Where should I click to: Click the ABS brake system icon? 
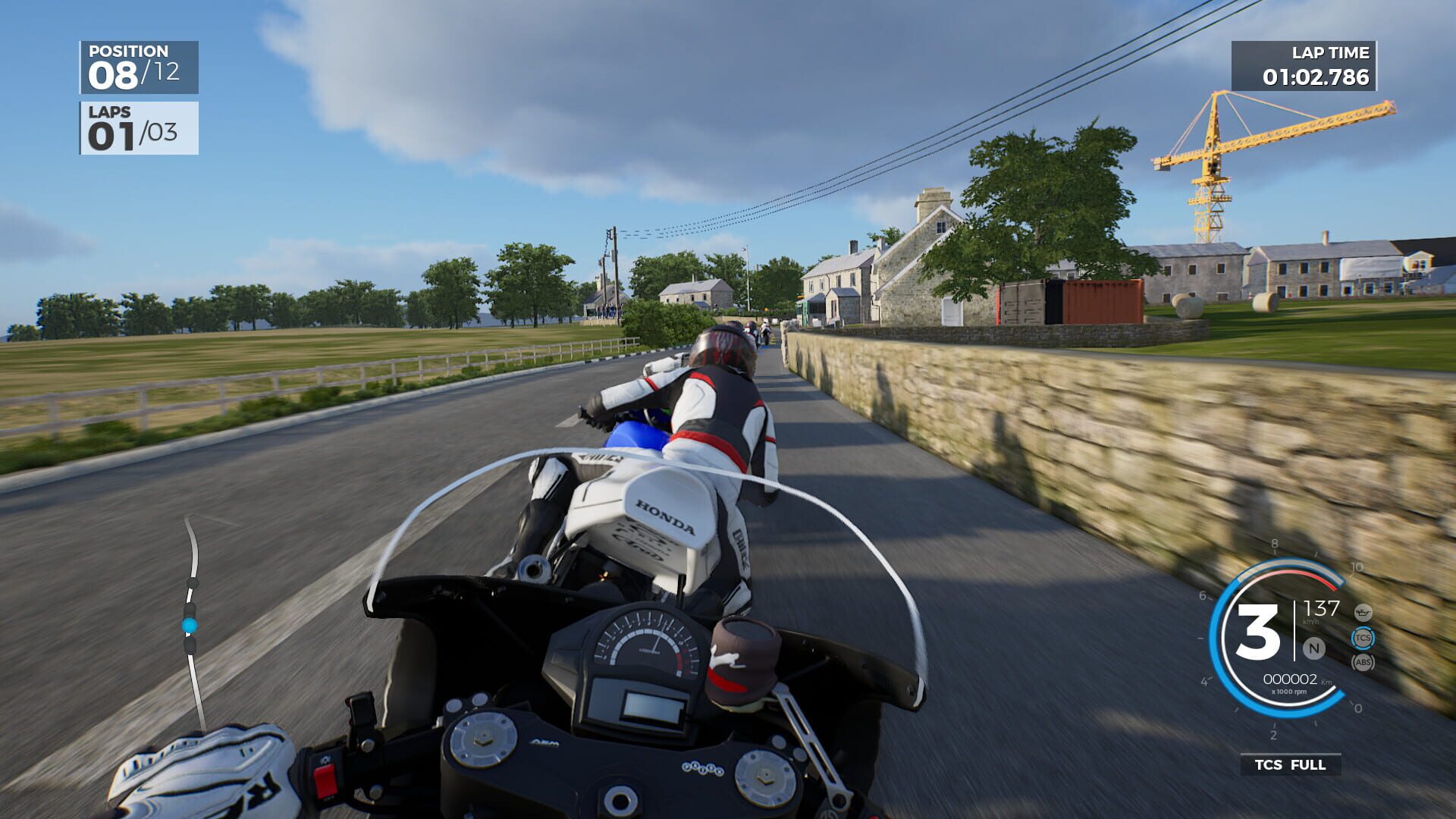(x=1363, y=661)
